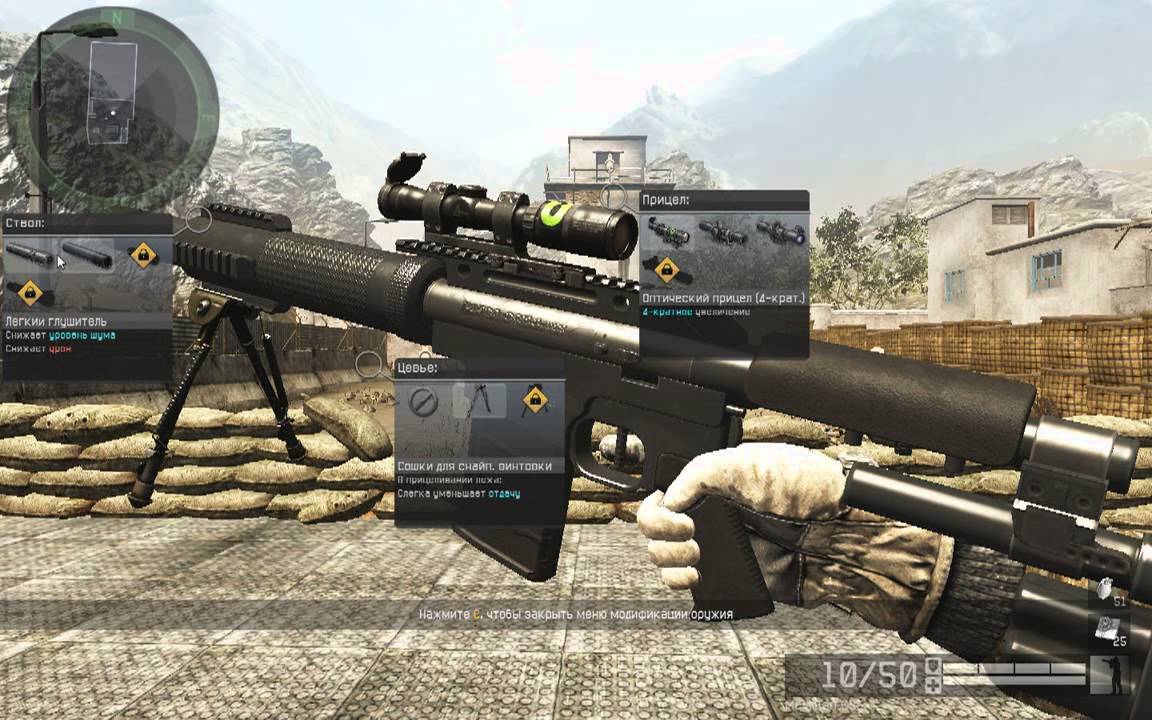The width and height of the screenshot is (1152, 720).
Task: Remove the handguard attachment with the empty-slot icon
Action: [424, 402]
